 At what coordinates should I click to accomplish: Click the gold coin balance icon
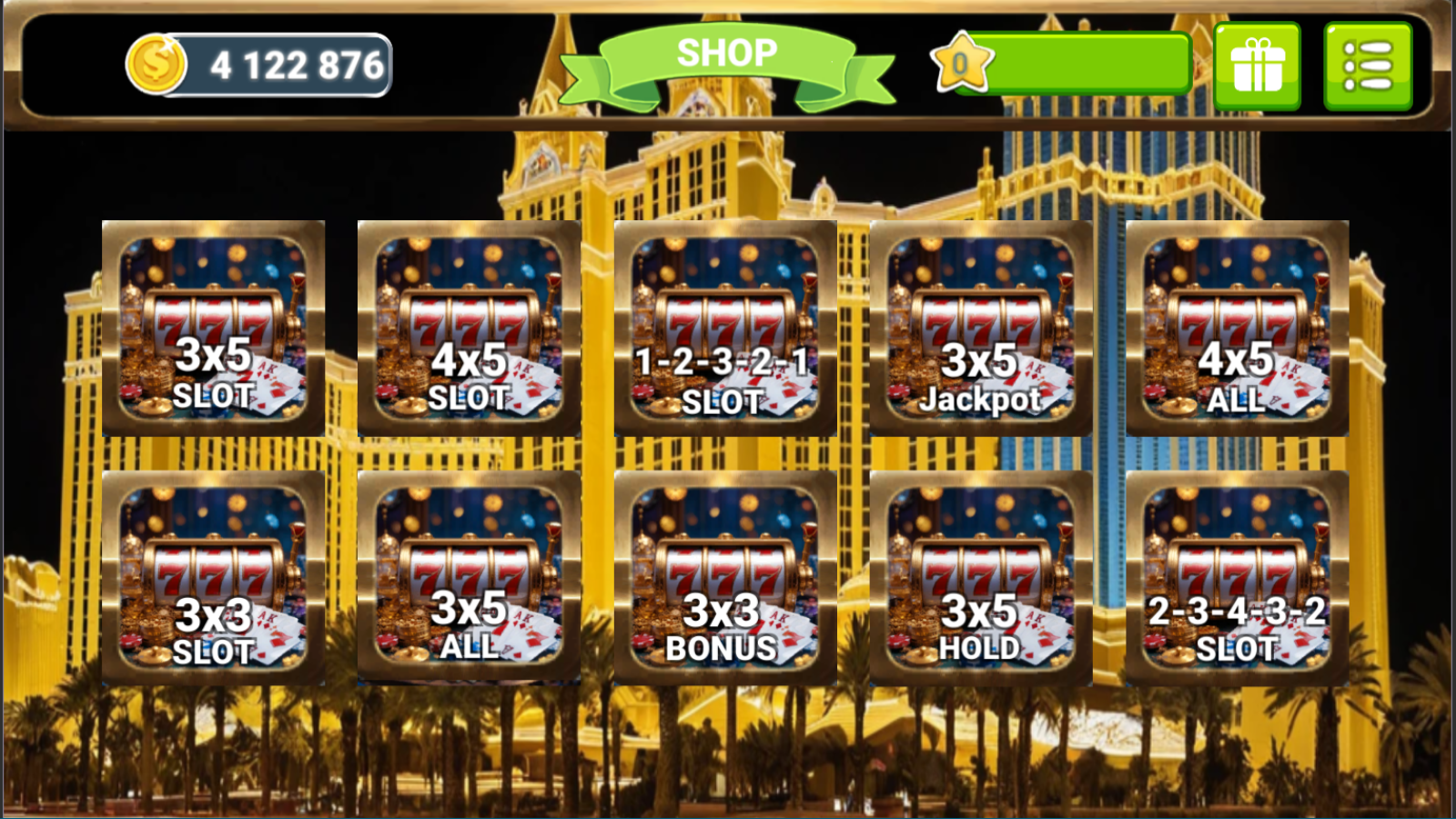157,62
